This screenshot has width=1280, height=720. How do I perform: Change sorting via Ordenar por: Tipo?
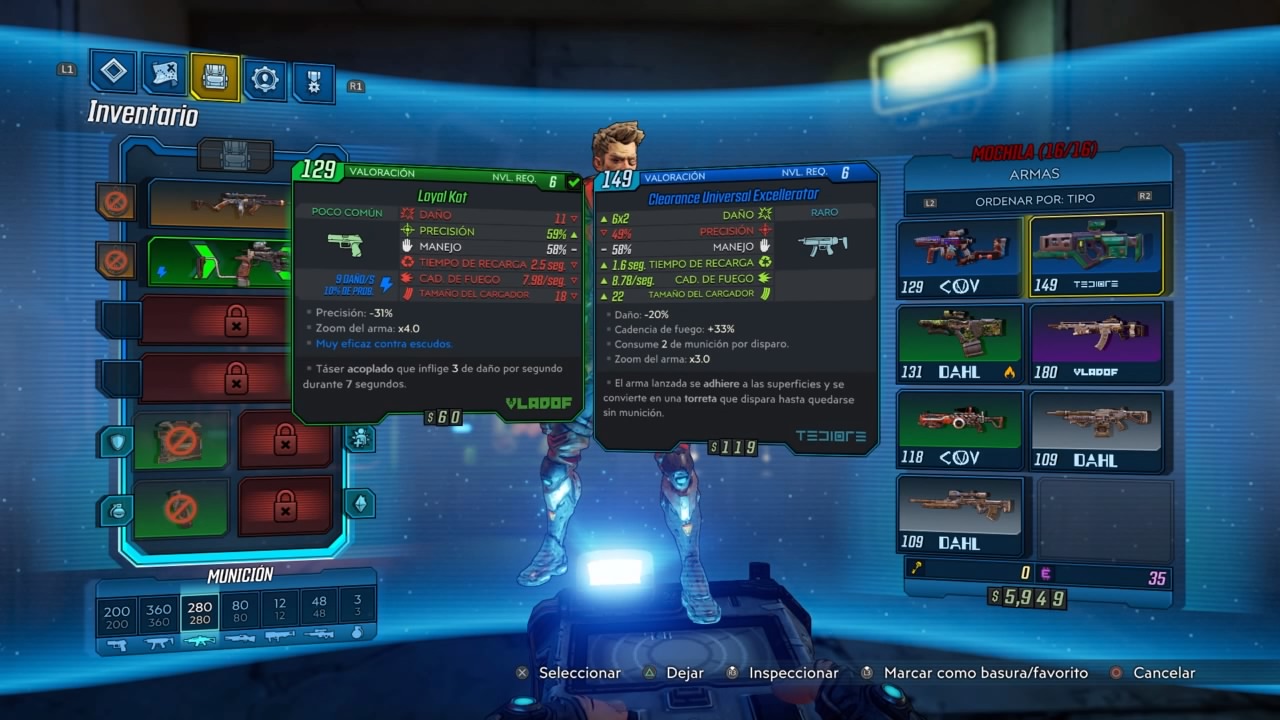coord(1035,200)
